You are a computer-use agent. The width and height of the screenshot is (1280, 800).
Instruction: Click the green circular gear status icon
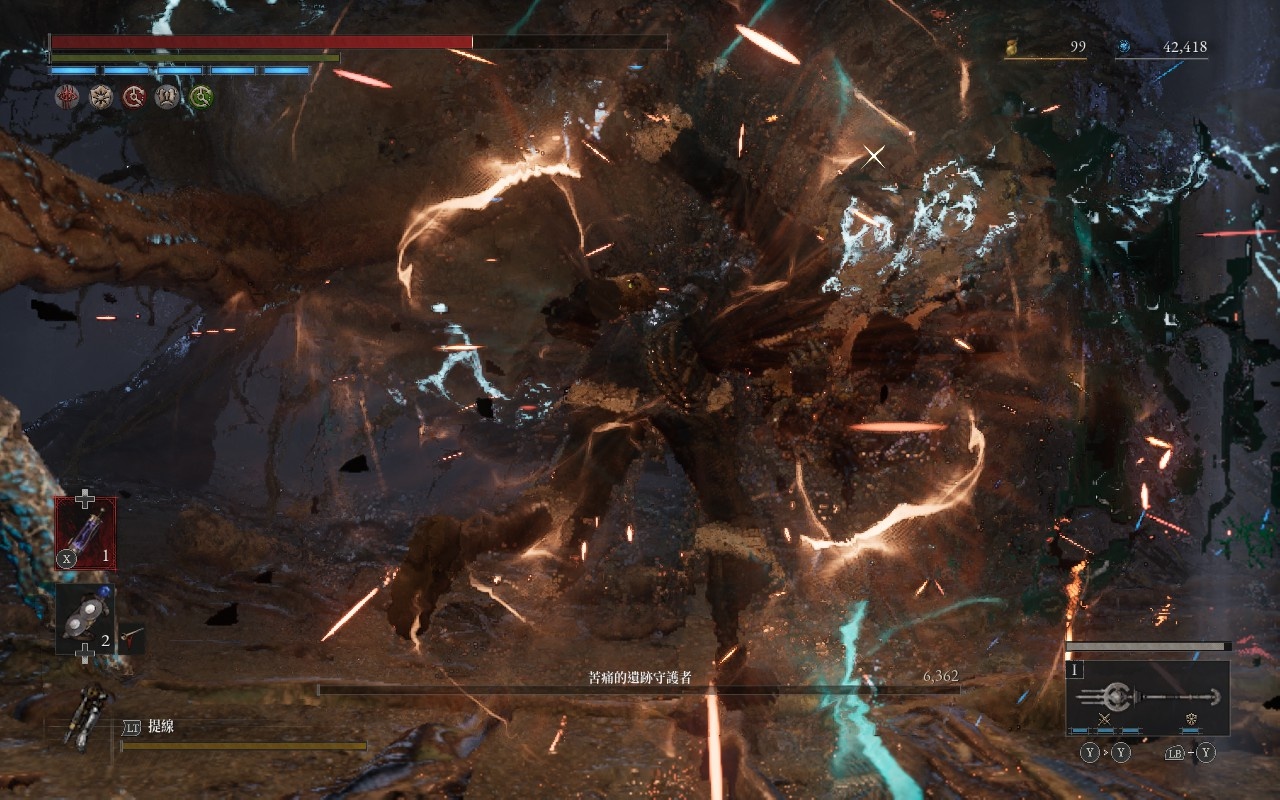(201, 96)
